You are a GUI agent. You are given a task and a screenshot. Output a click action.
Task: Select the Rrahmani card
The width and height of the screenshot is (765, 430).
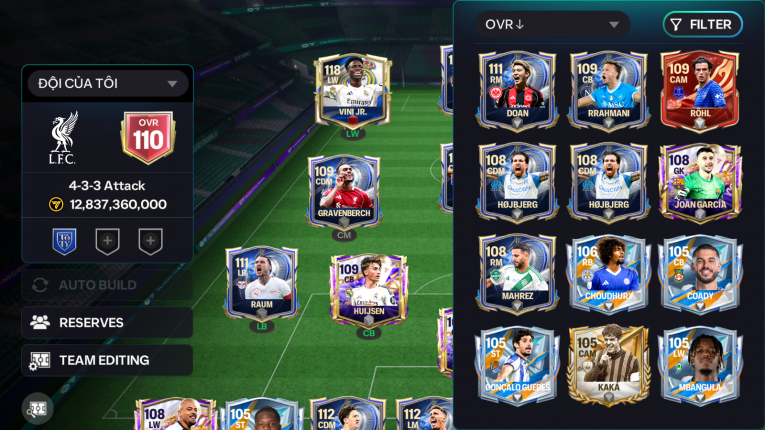coord(608,89)
